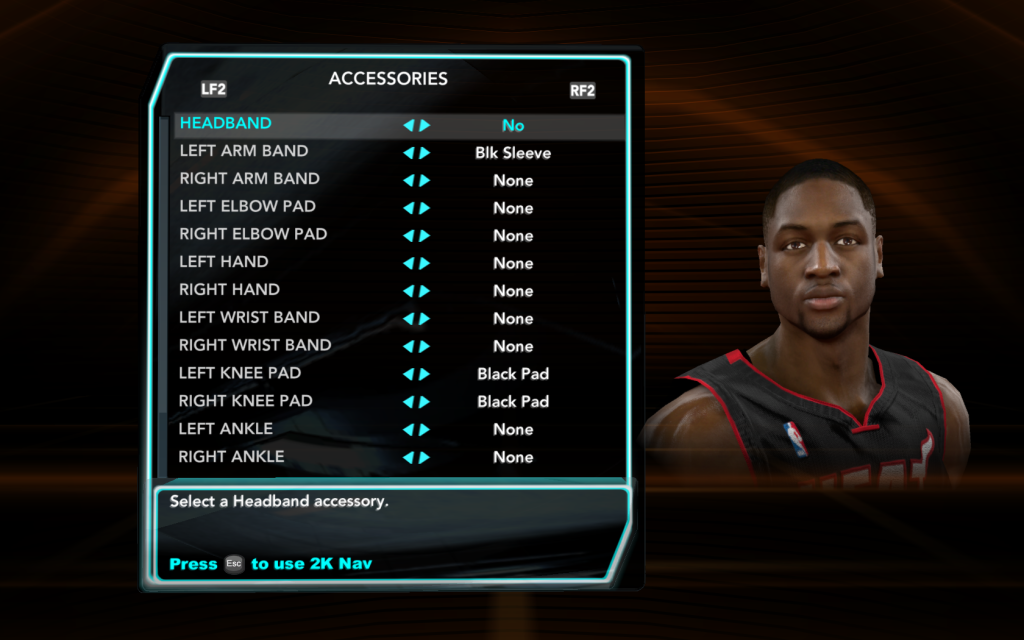Select the Headband accessory row

(226, 124)
